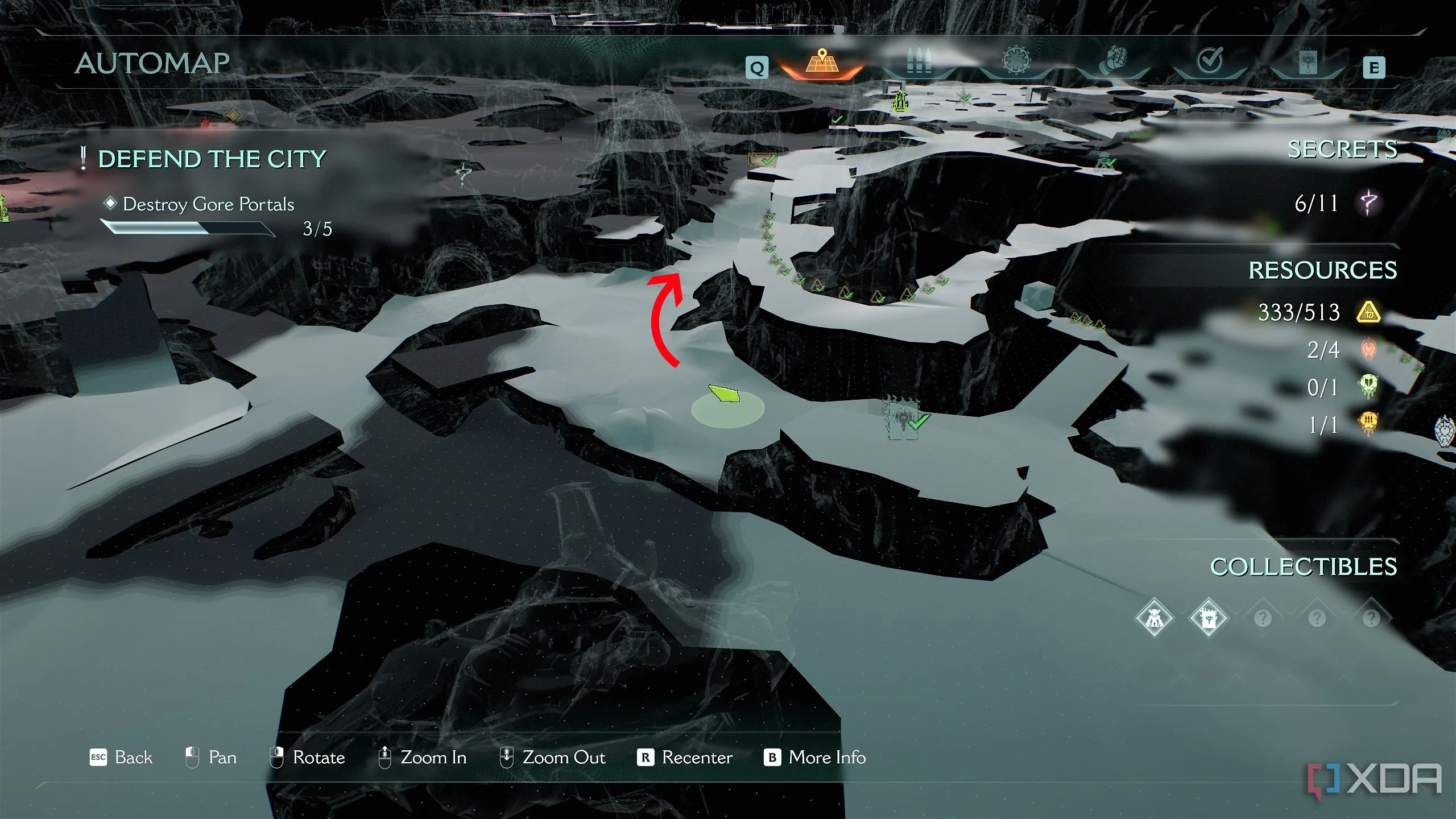1456x819 pixels.
Task: Select the demon toy collectible icon
Action: coord(1154,618)
